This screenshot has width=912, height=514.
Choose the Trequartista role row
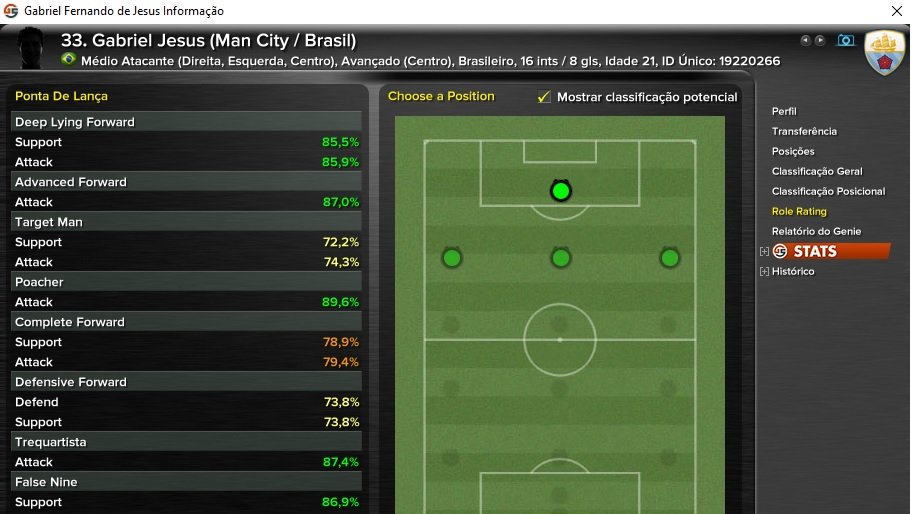(186, 442)
